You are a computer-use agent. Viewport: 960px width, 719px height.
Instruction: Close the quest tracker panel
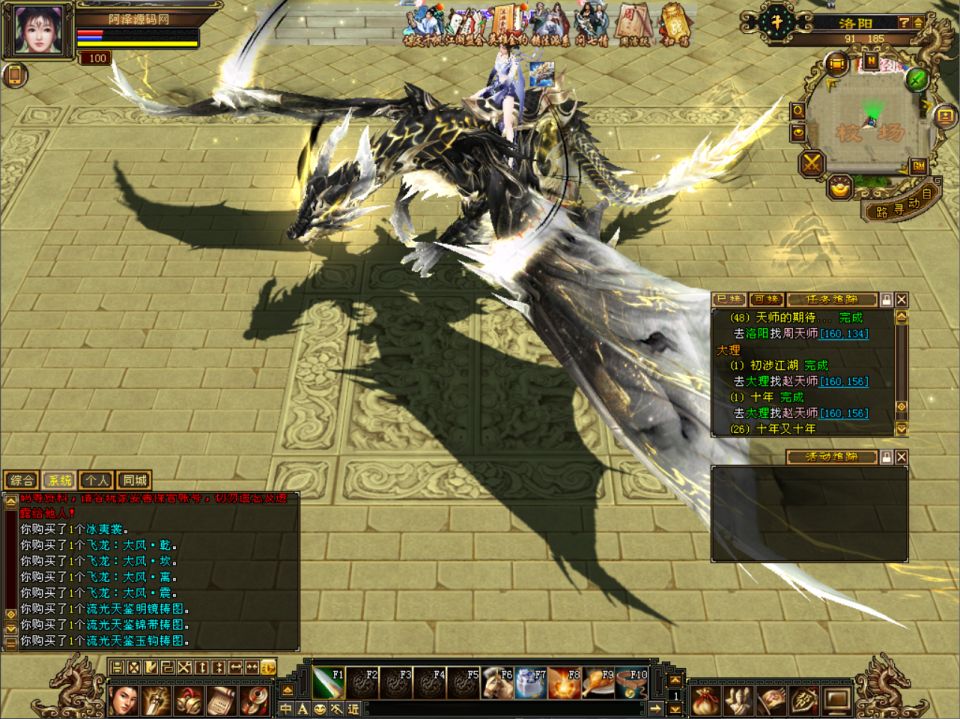[902, 299]
